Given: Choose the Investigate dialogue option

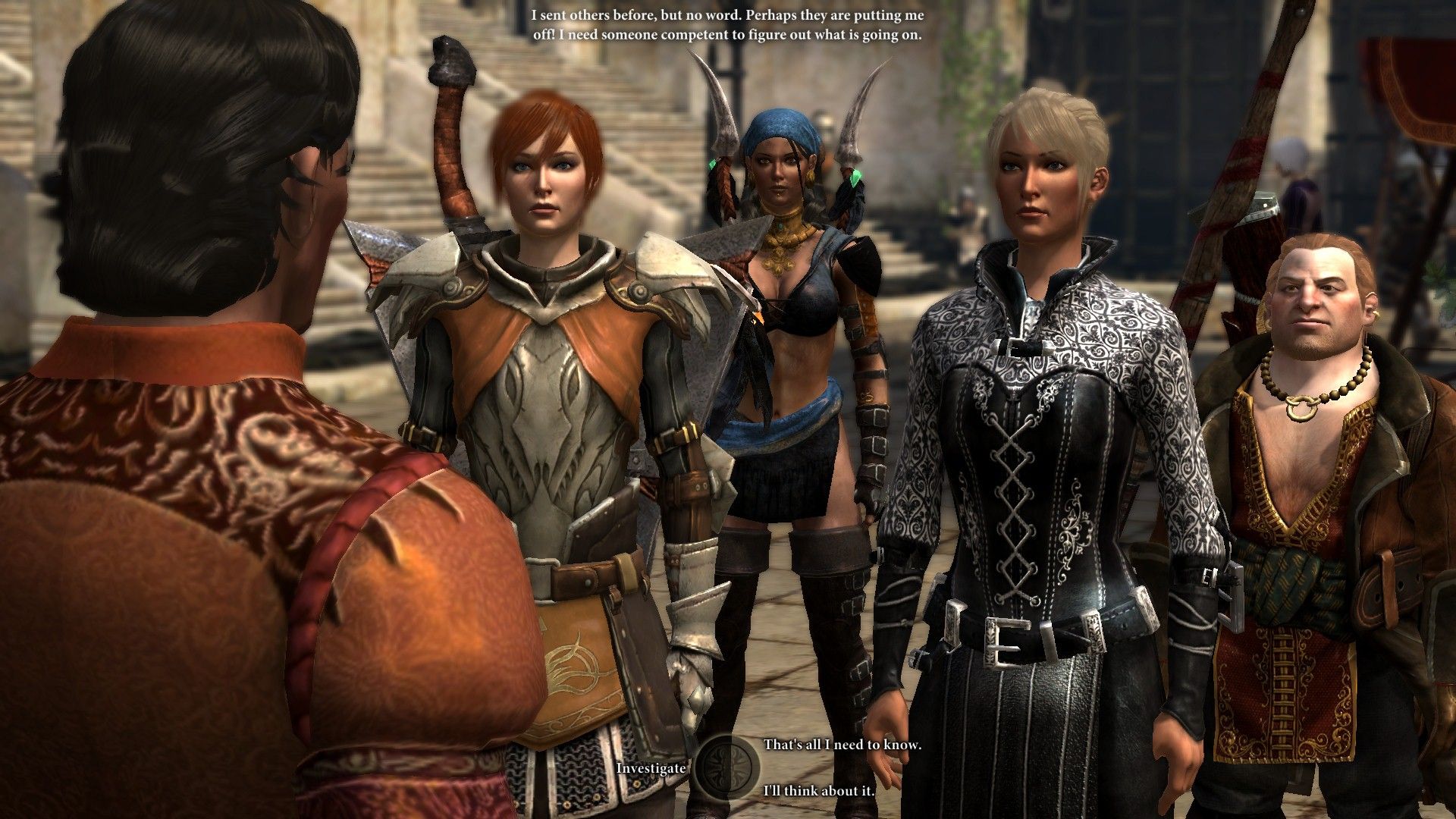Looking at the screenshot, I should pyautogui.click(x=651, y=768).
